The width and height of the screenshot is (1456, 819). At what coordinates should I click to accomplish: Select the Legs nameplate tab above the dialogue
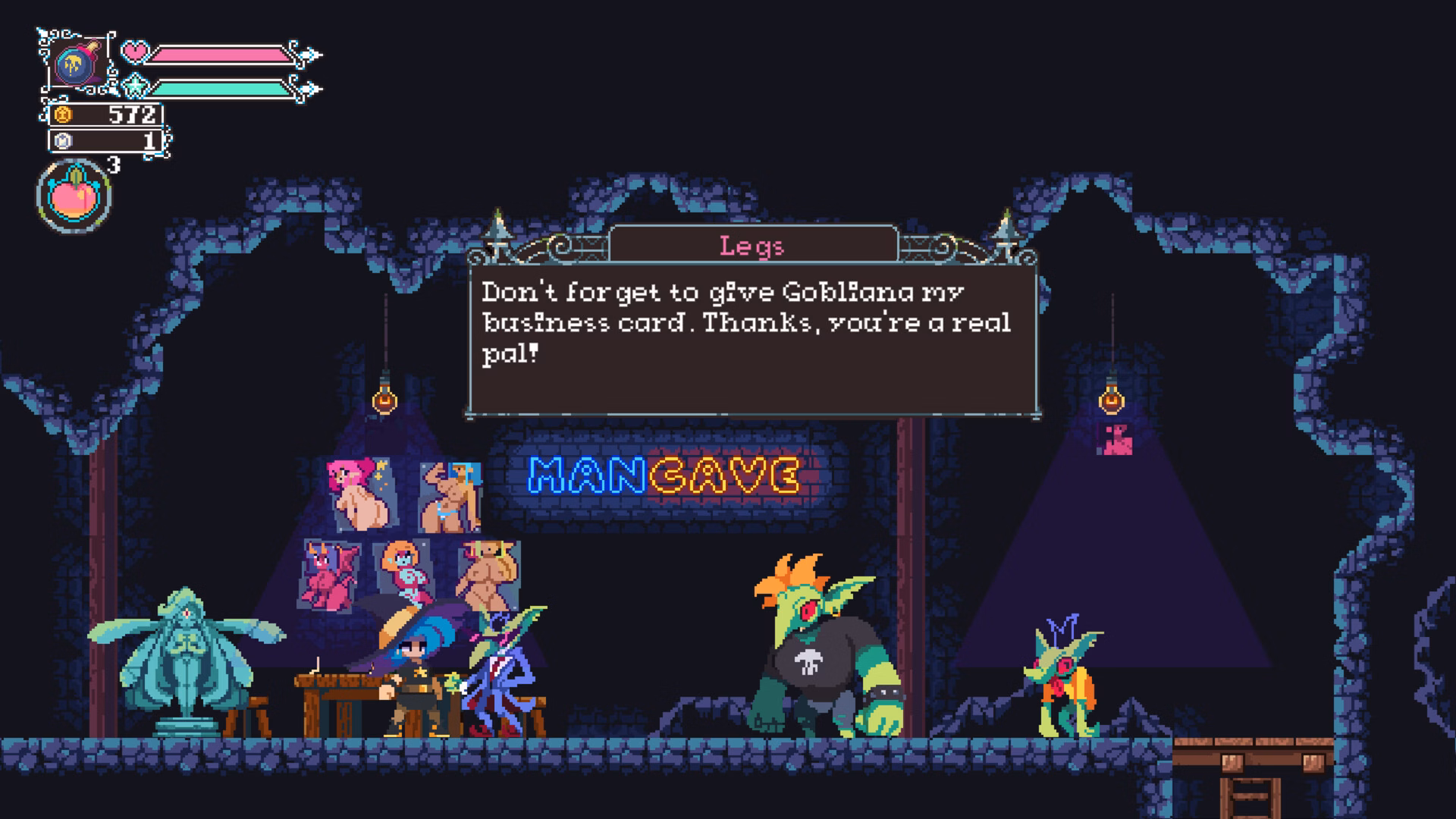(x=752, y=244)
